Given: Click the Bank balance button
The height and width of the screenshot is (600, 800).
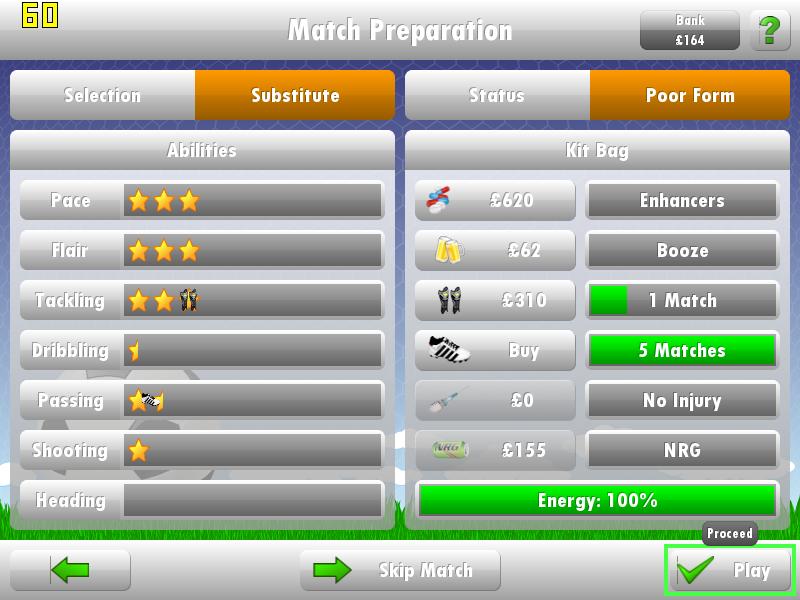Looking at the screenshot, I should [690, 31].
